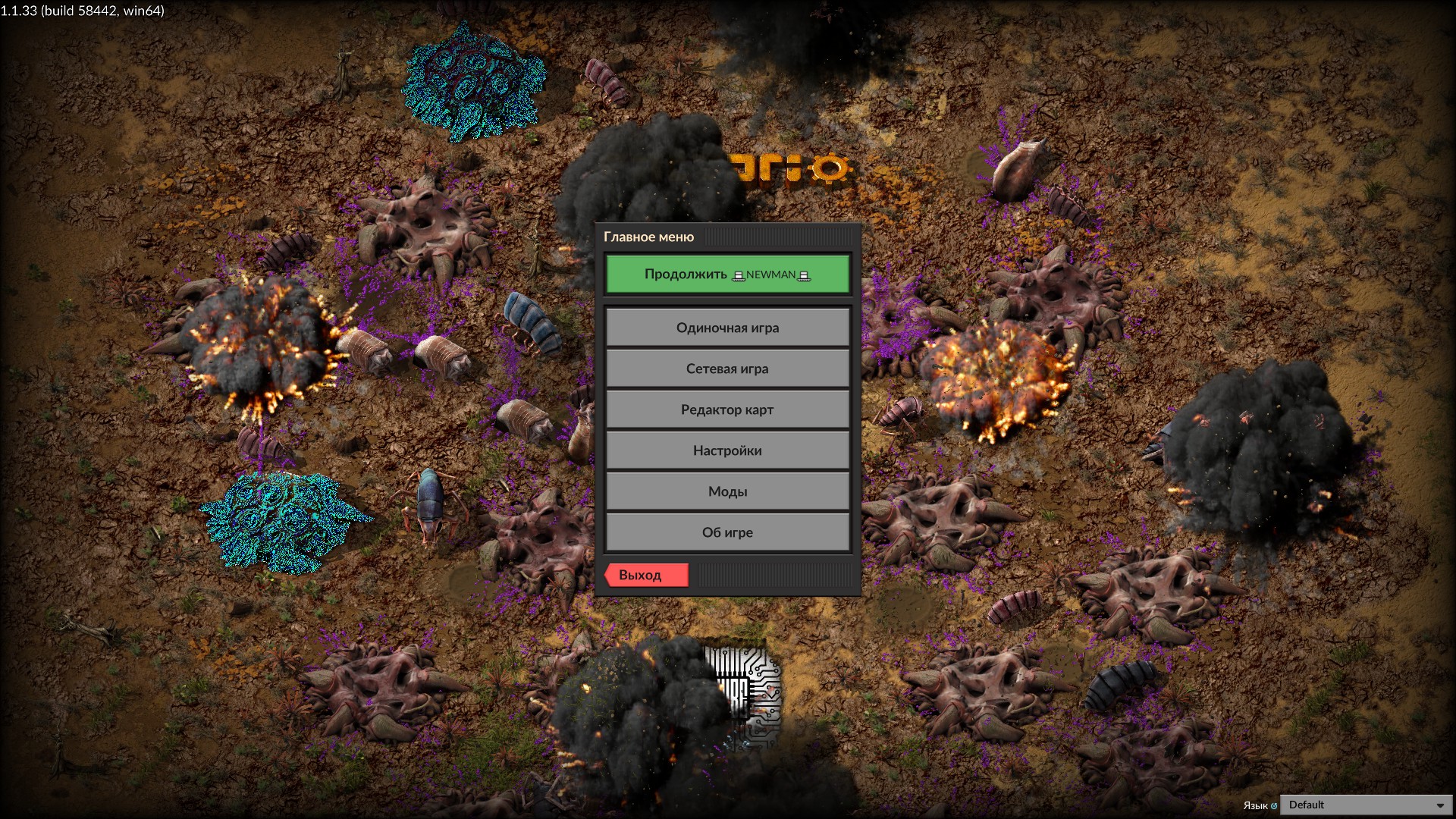Launch the Редактор карт map editor

(727, 409)
